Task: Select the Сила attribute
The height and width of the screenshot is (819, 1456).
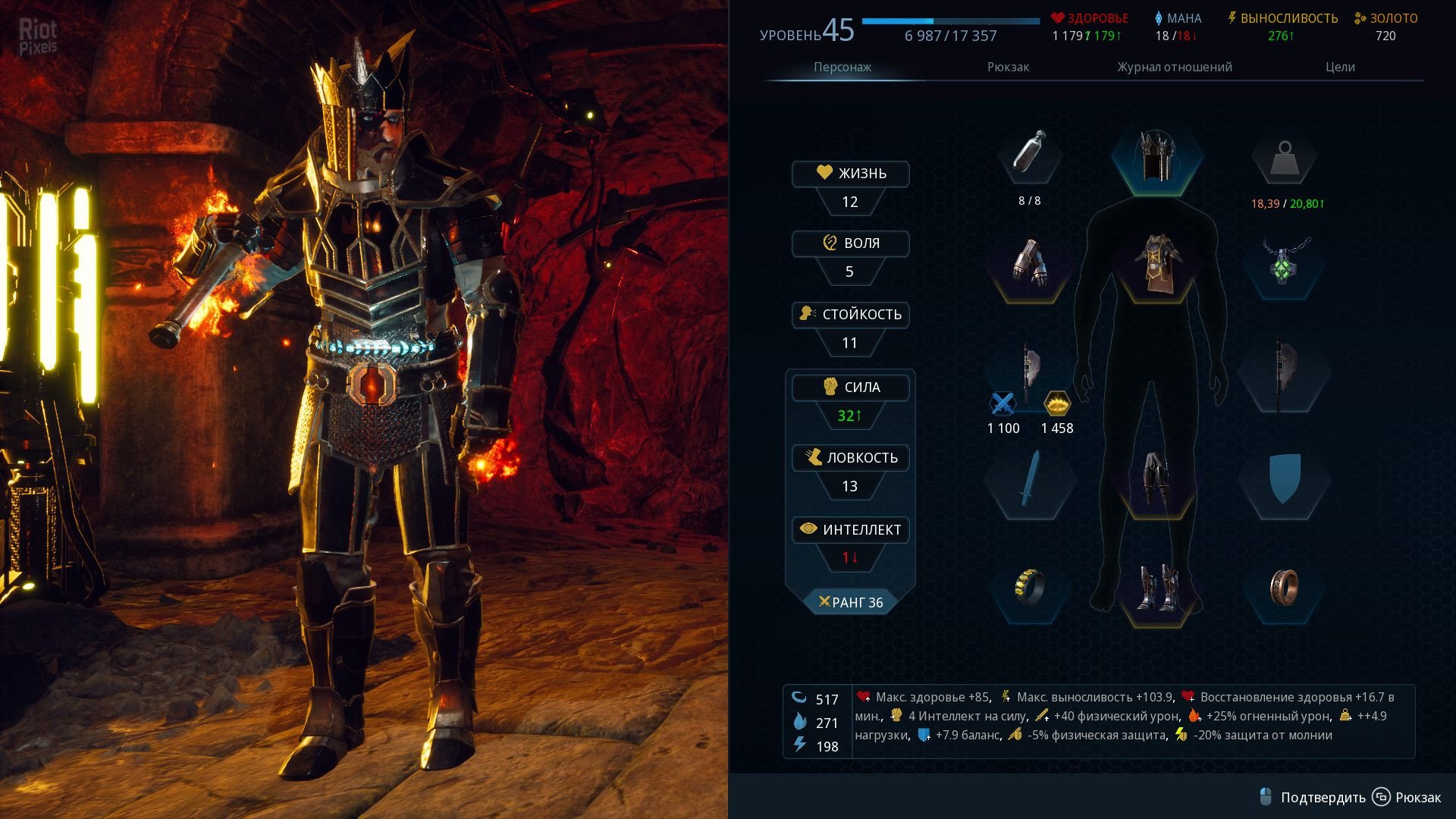Action: pyautogui.click(x=850, y=388)
